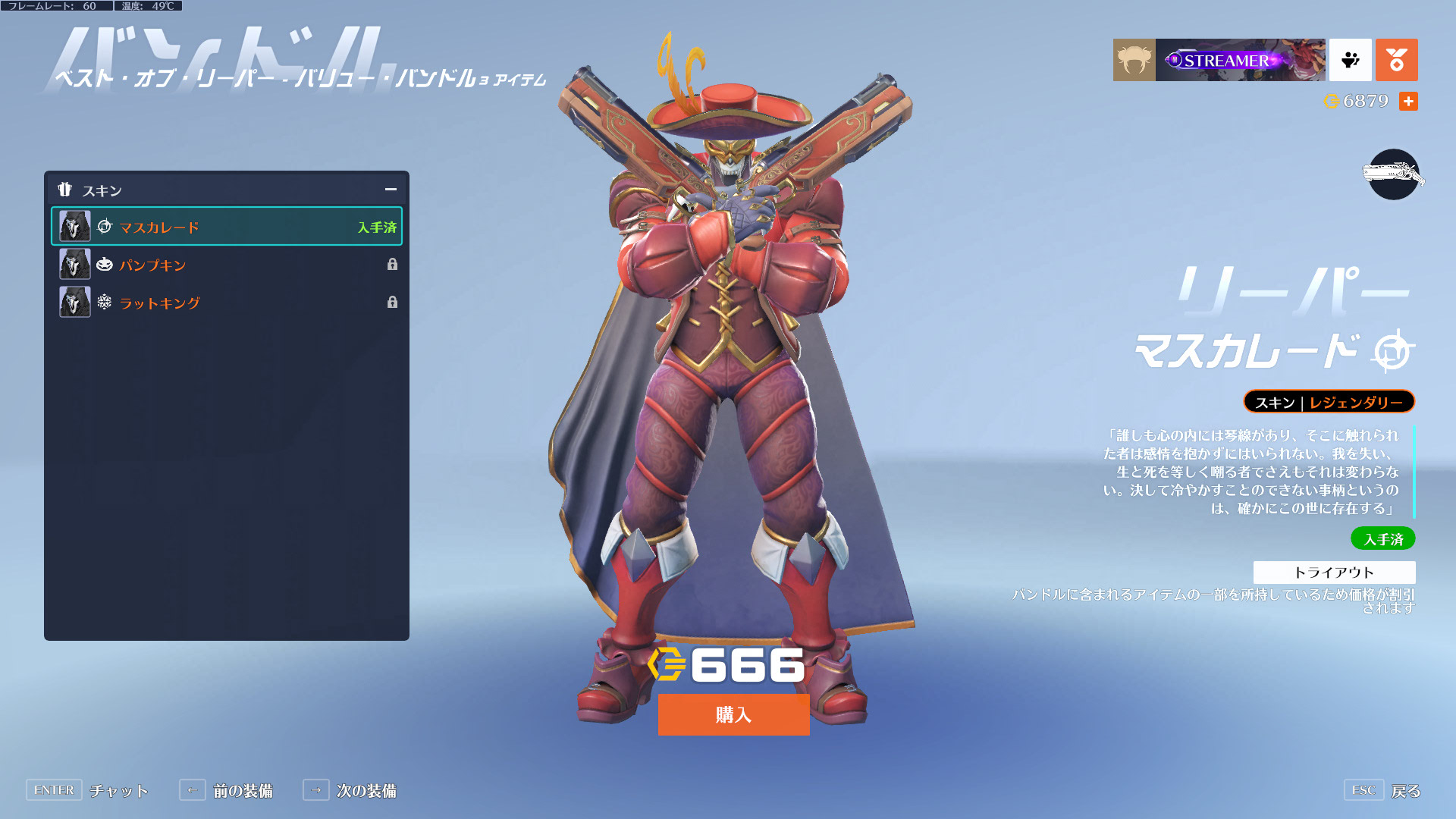Select the マスカレード skin row
The height and width of the screenshot is (819, 1456).
[x=226, y=227]
